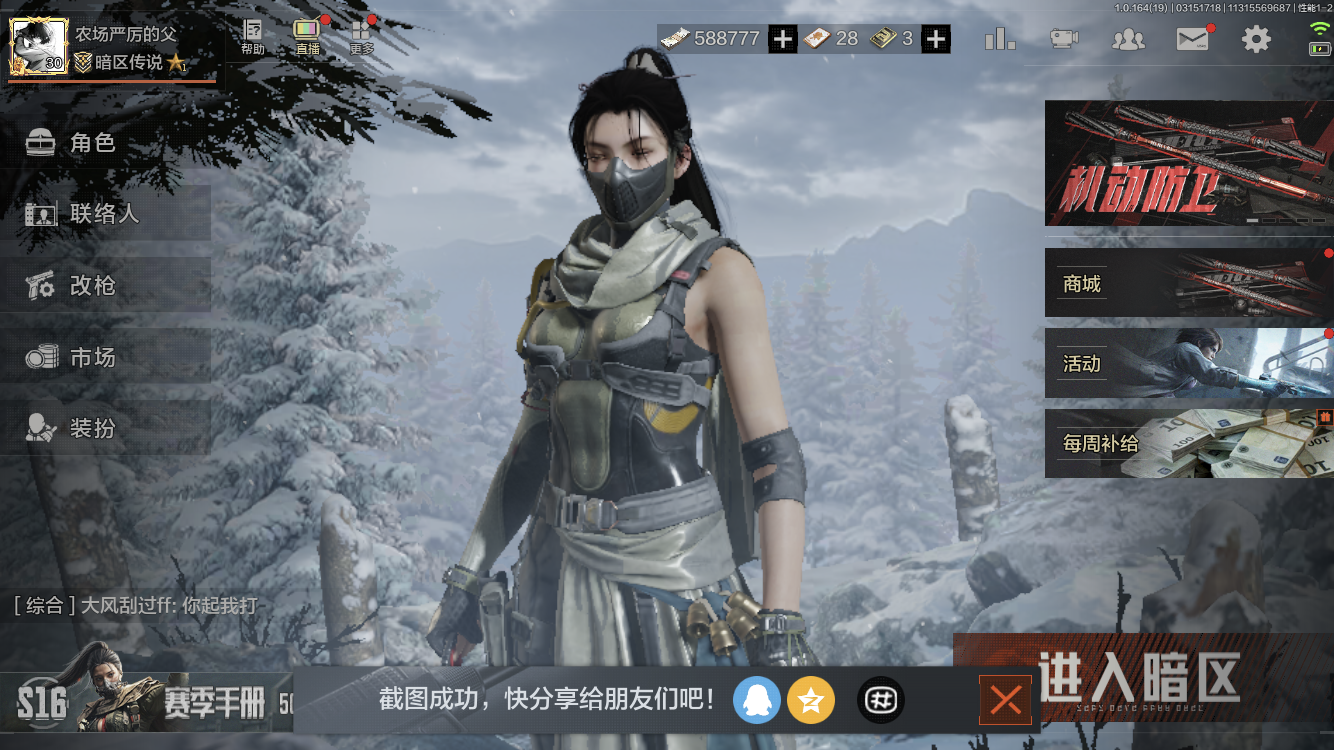
Task: Open the game community circle icon
Action: point(880,700)
